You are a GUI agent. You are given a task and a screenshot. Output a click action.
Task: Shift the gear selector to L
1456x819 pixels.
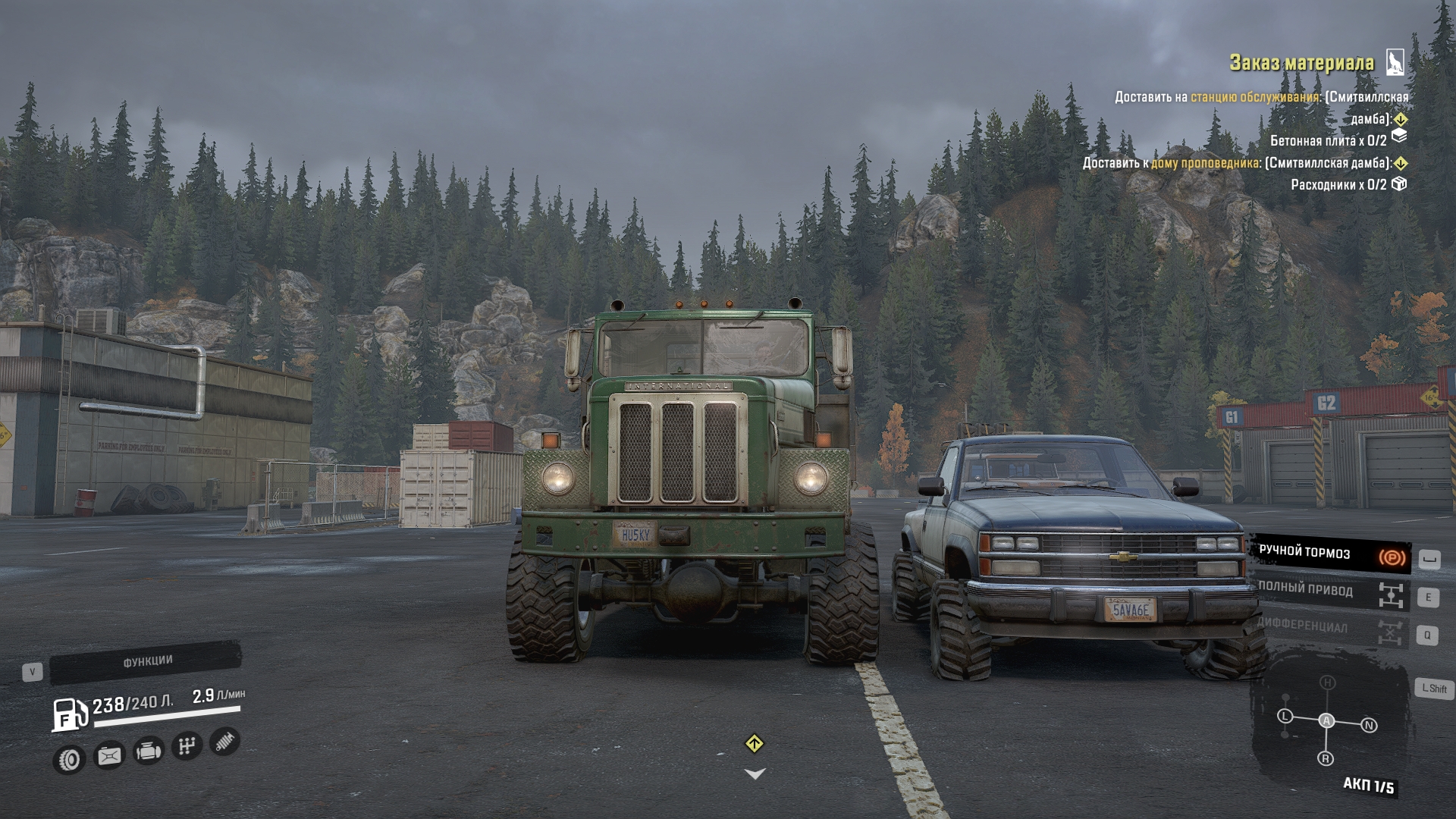[1285, 716]
